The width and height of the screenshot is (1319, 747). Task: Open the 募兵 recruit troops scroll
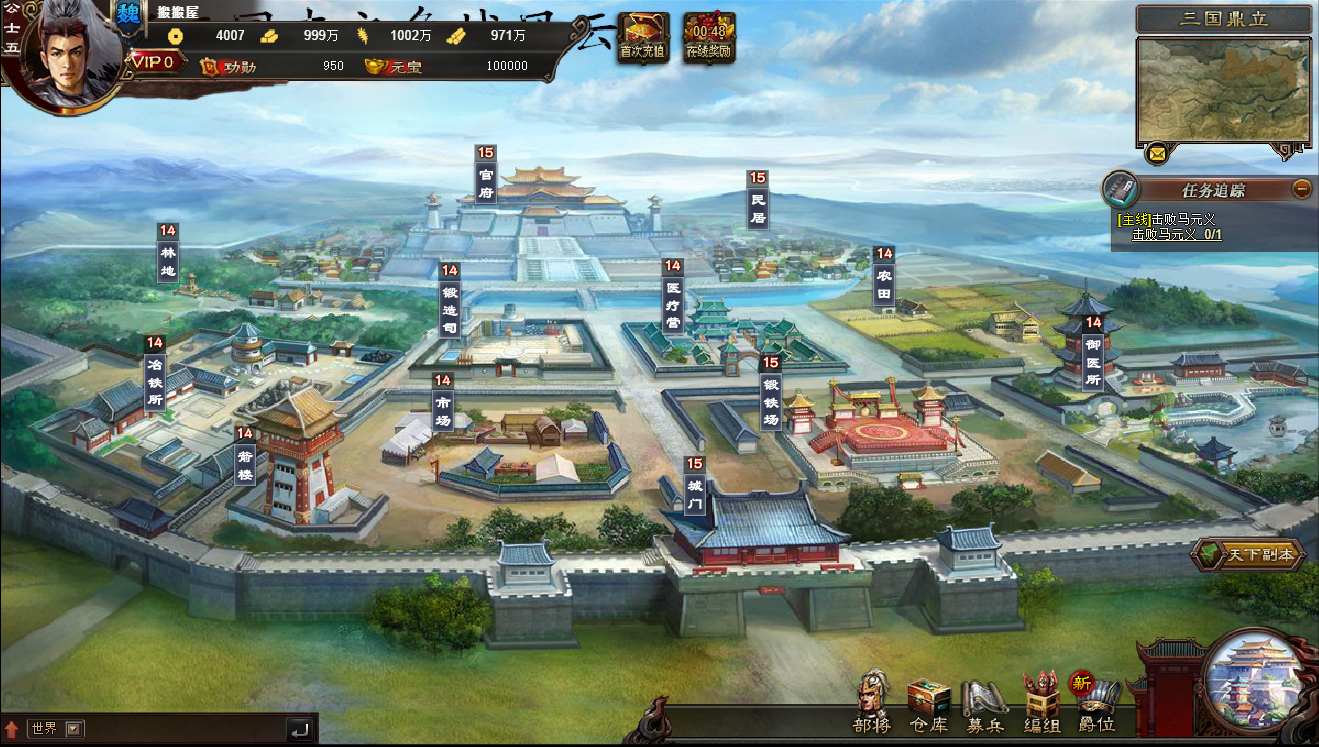(x=984, y=701)
